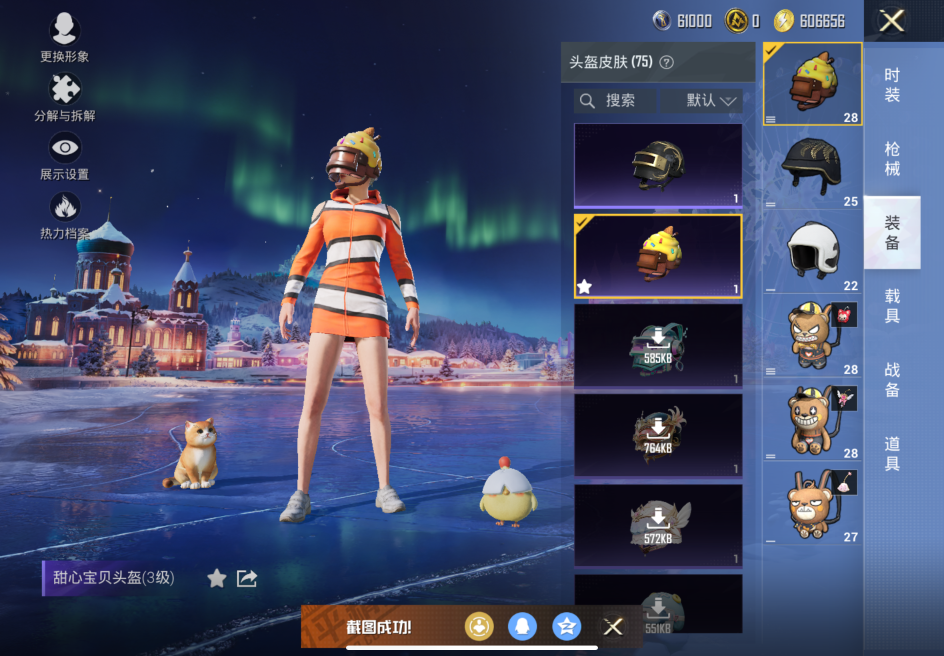The width and height of the screenshot is (944, 656).
Task: Select the 装备 tab
Action: pos(892,232)
